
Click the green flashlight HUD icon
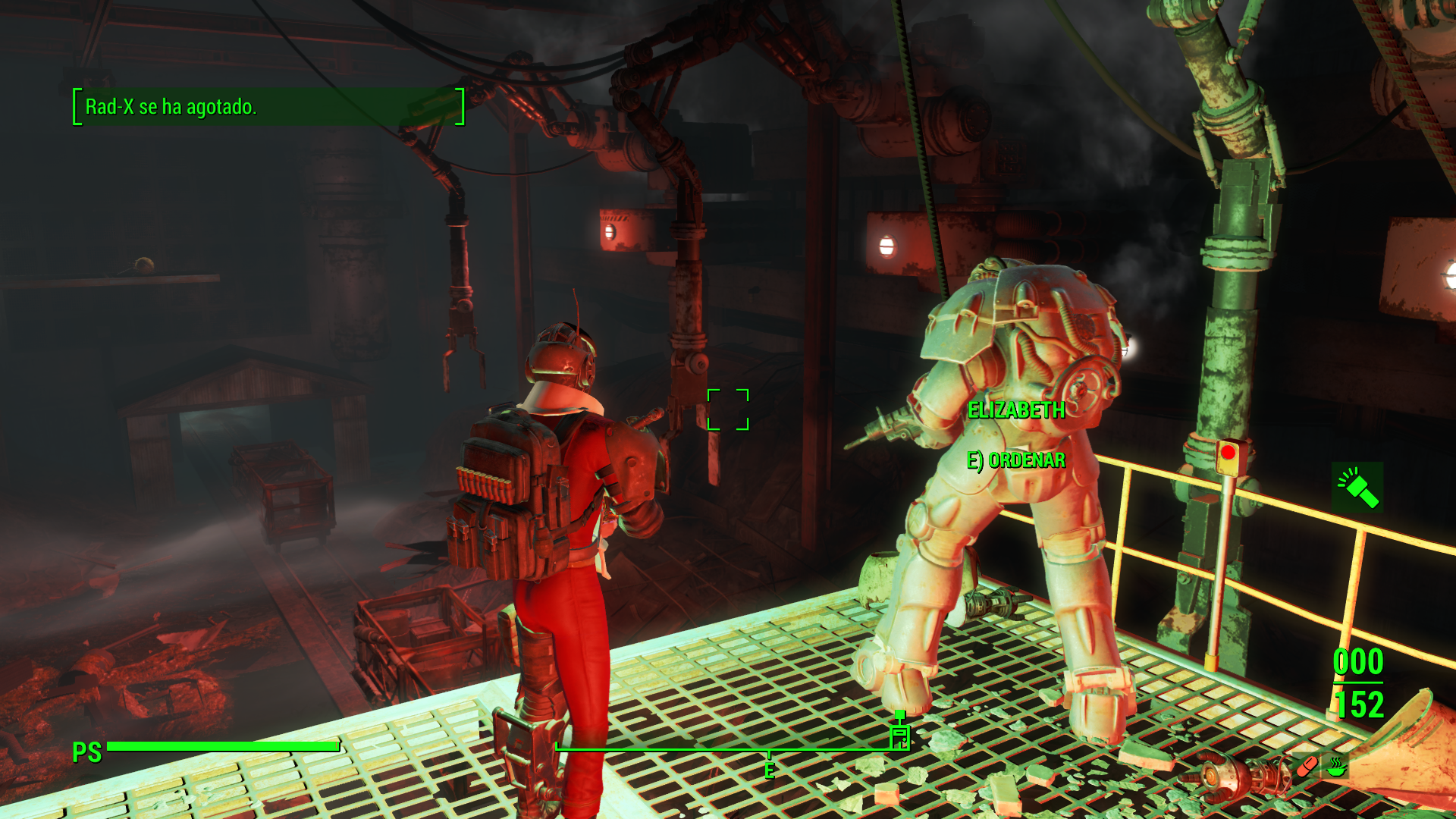1357,488
